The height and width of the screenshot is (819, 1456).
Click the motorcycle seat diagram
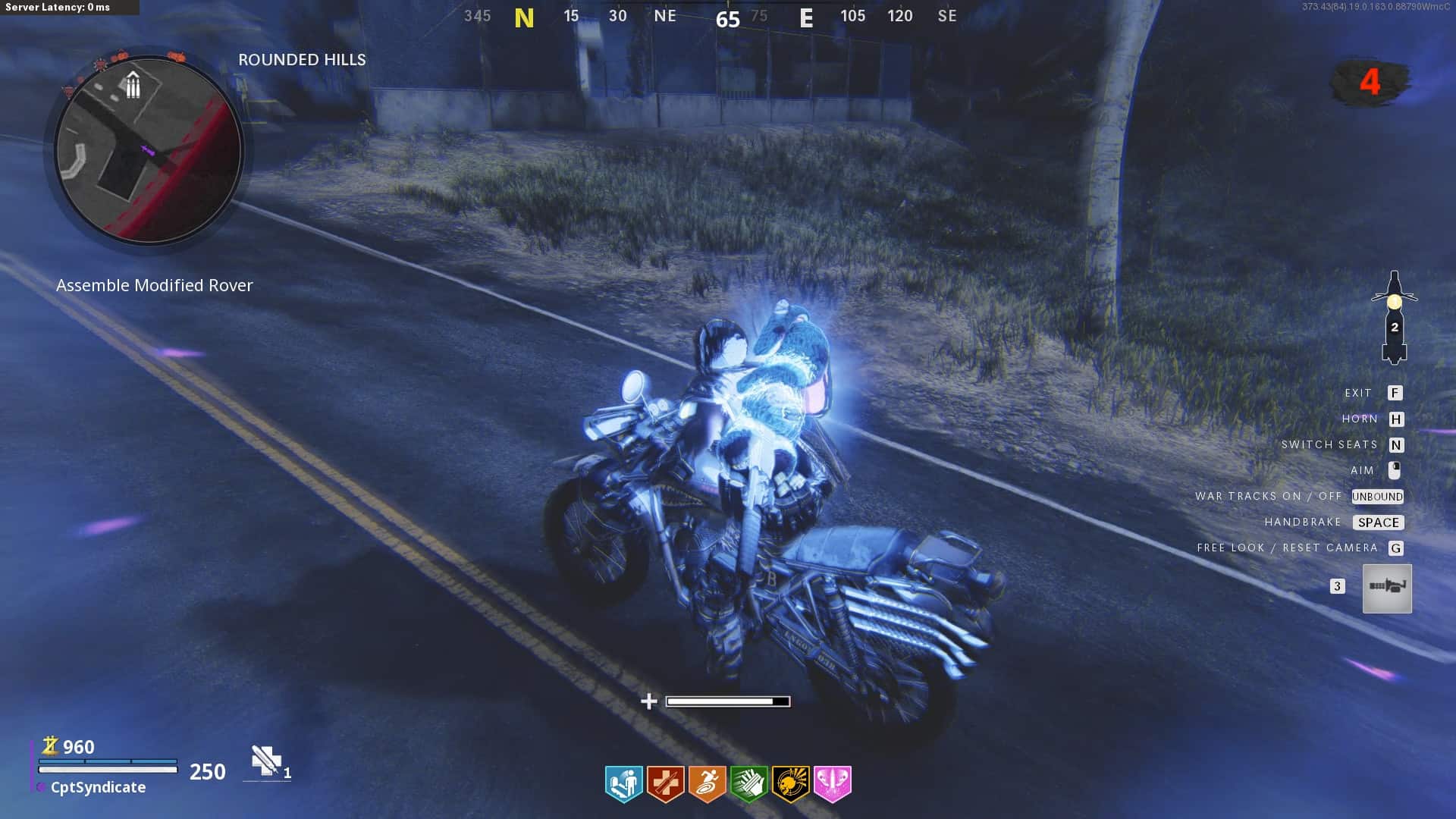coord(1394,318)
